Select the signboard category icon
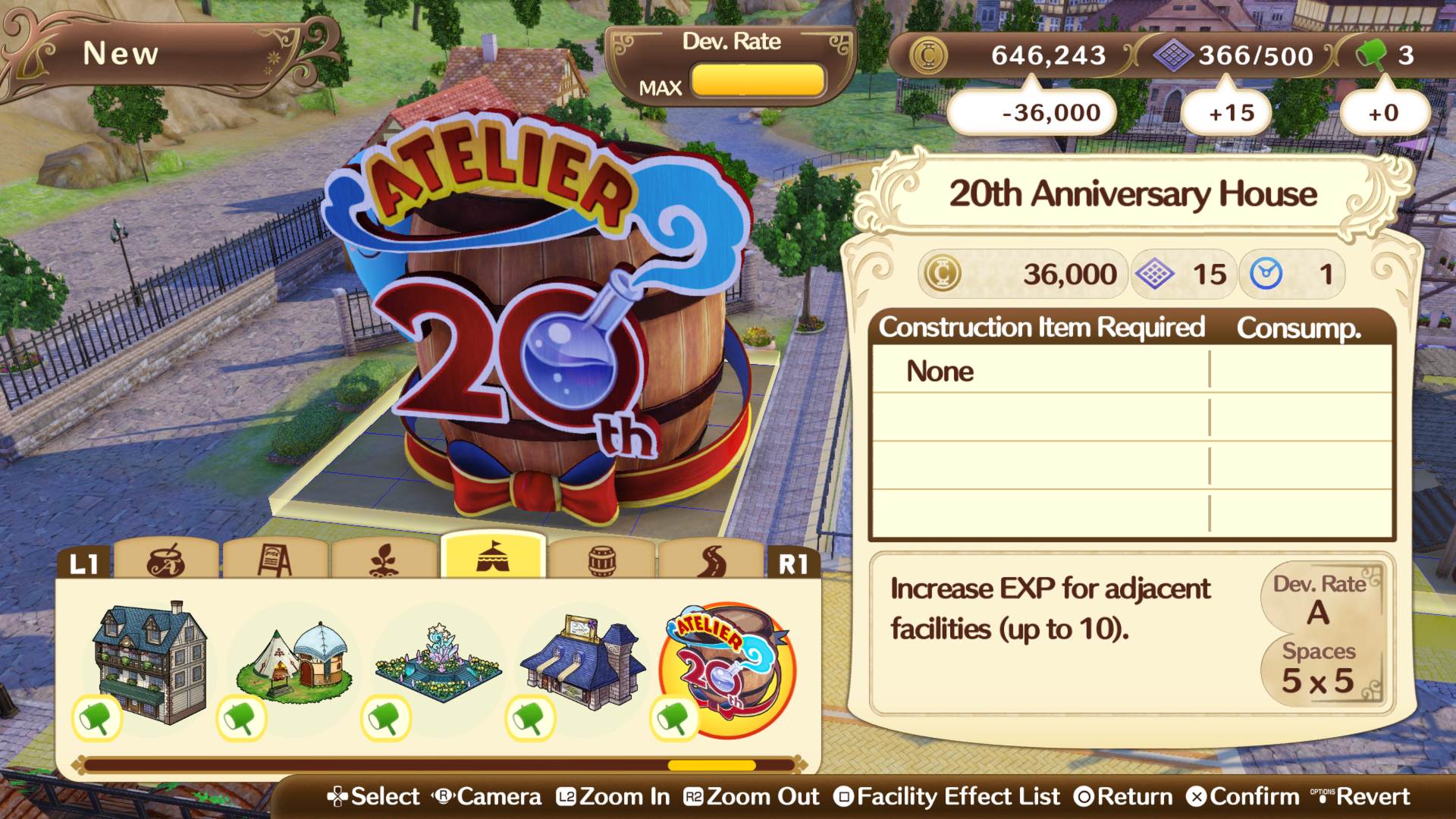 tap(275, 559)
